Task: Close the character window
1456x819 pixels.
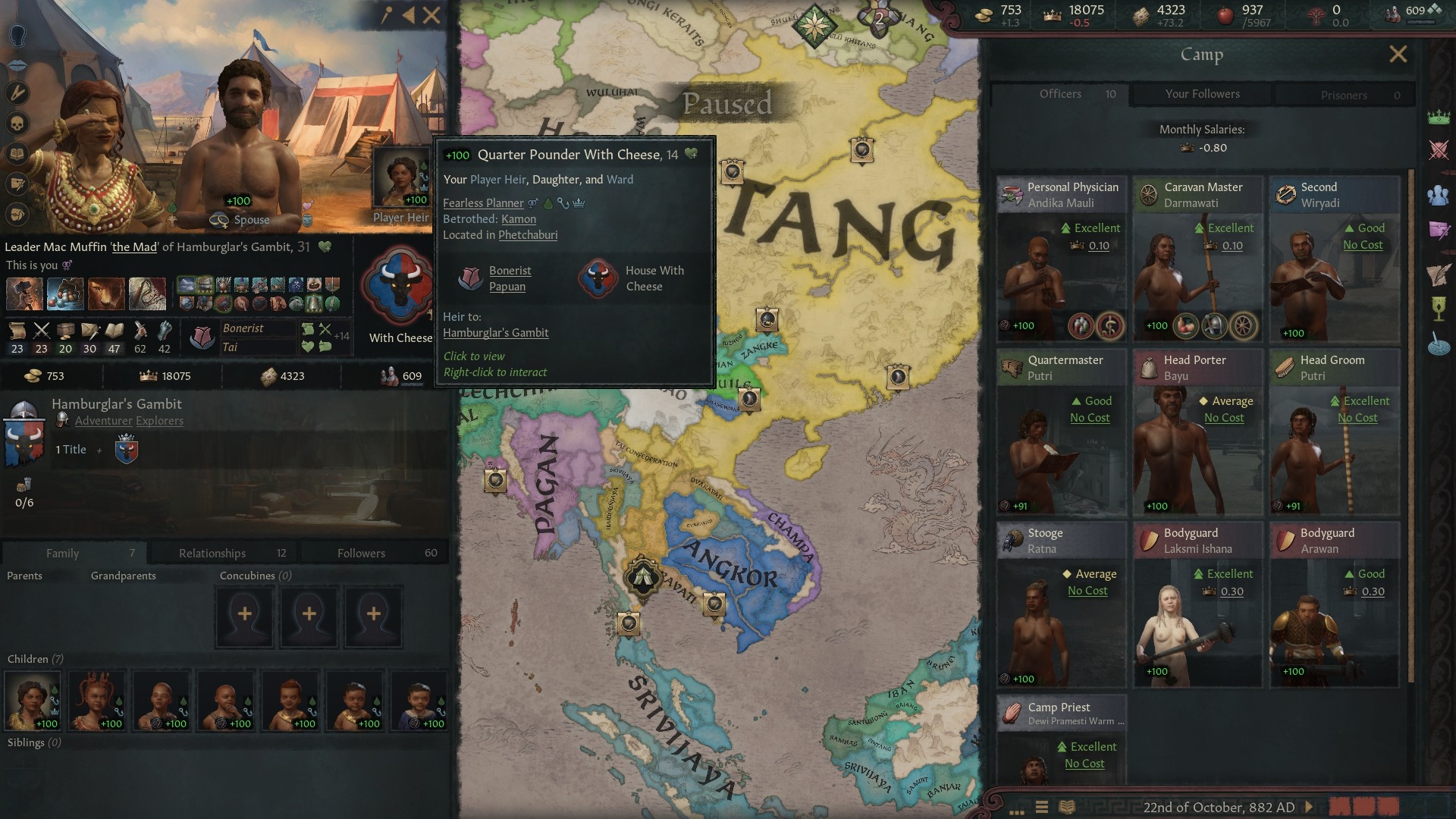Action: (431, 15)
